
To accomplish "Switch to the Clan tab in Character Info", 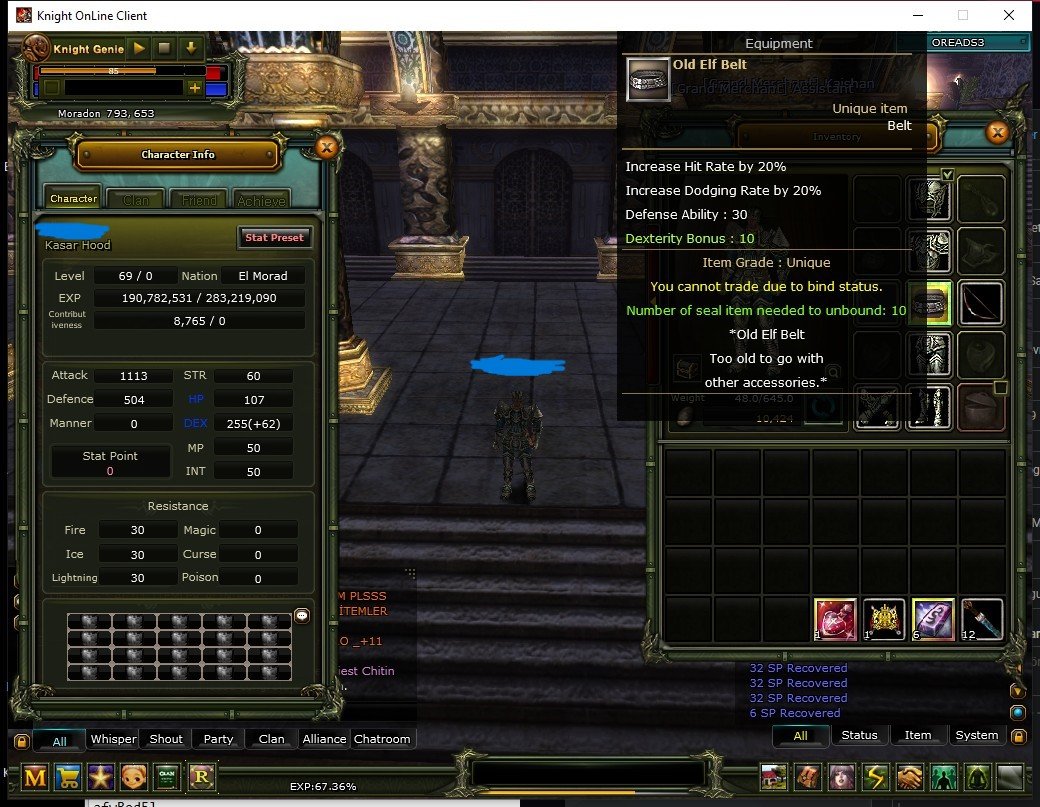I will (136, 199).
